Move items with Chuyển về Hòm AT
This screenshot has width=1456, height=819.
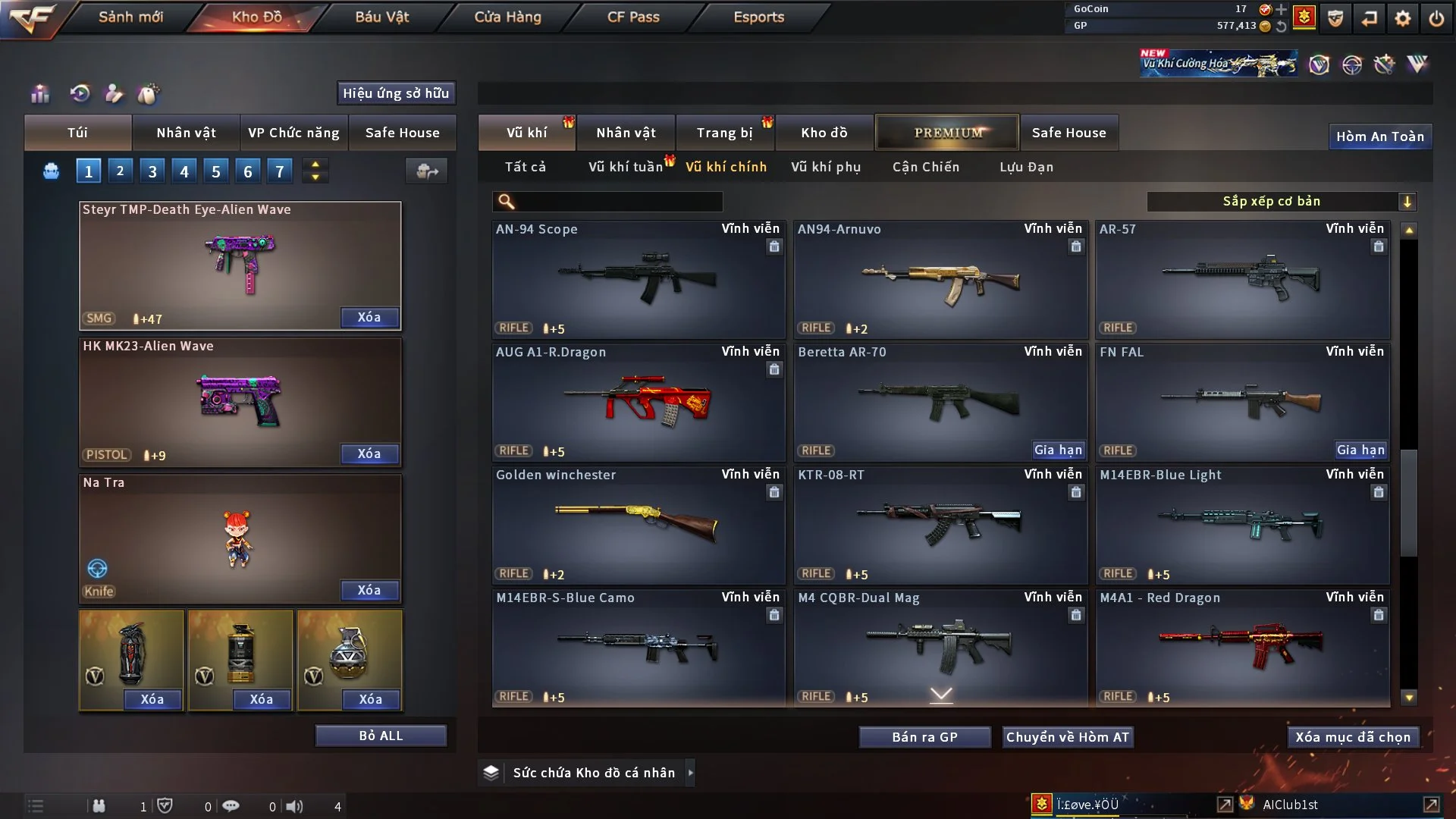(1068, 737)
